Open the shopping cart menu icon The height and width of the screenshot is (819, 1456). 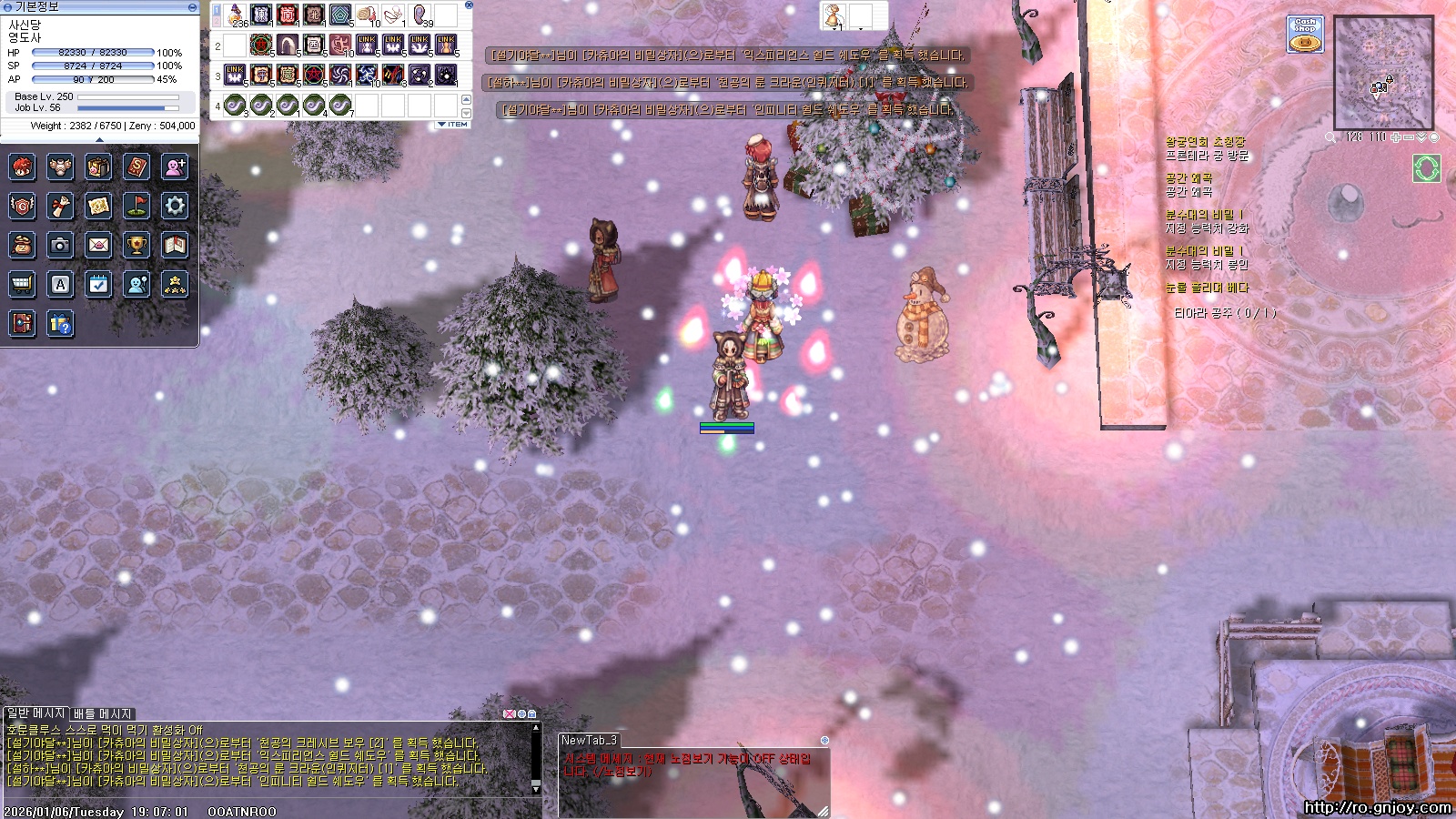tap(22, 284)
